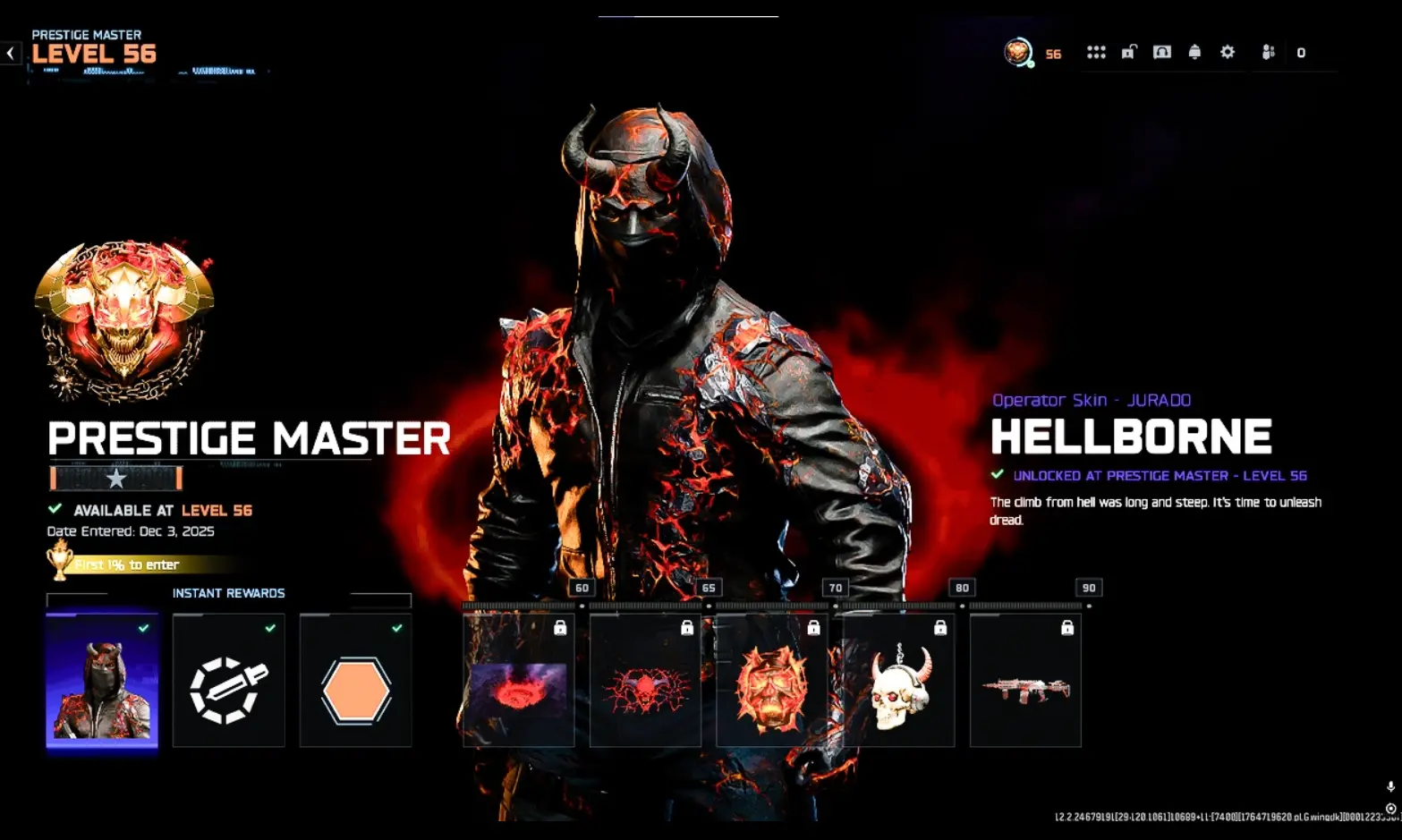Screen dimensions: 1402x840
Task: Open the voice chat channel icon
Action: (1161, 52)
